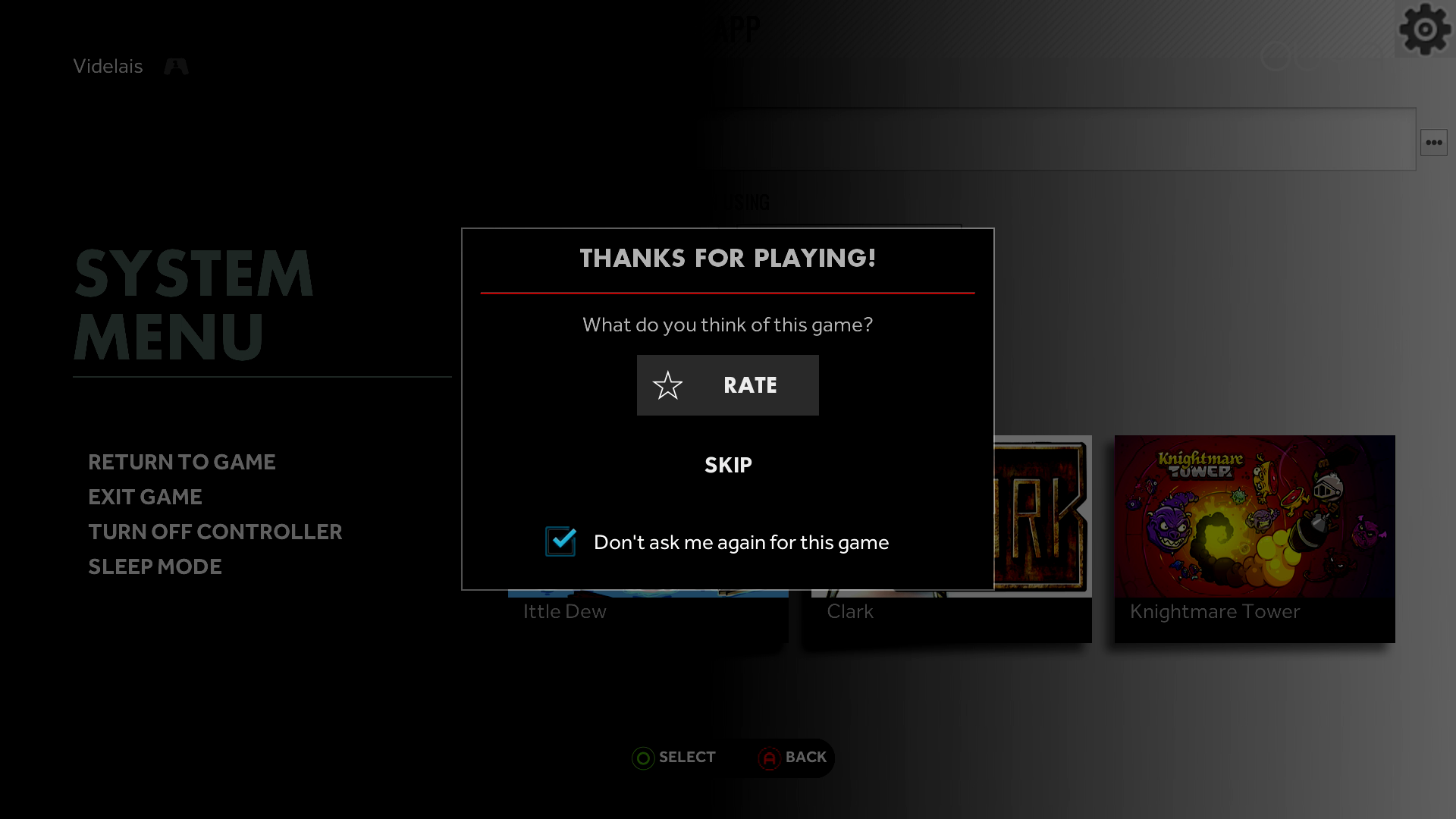The height and width of the screenshot is (819, 1456).
Task: Select Exit Game in the system menu
Action: coord(145,497)
